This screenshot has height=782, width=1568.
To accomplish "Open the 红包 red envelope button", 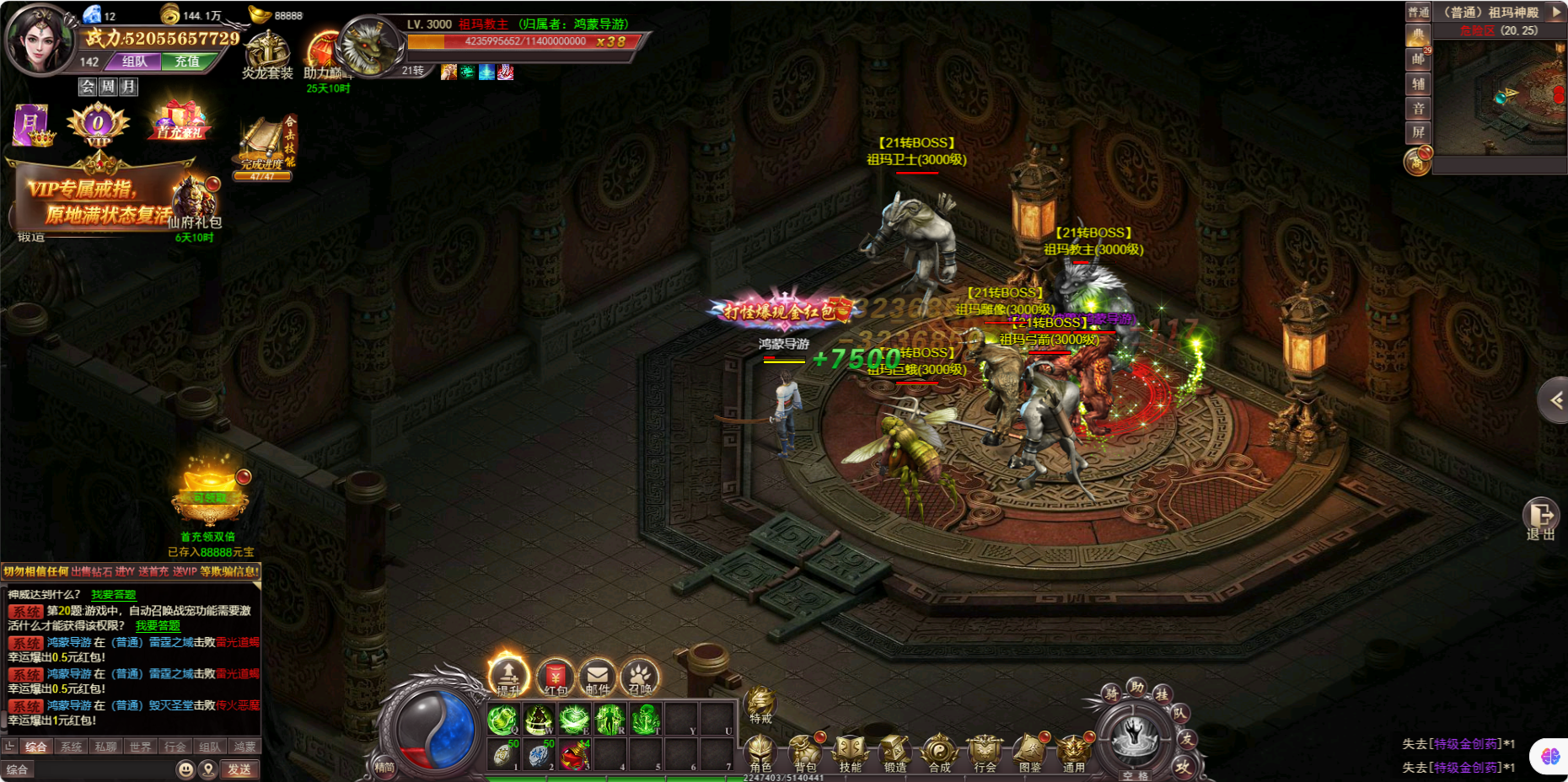I will pos(555,677).
